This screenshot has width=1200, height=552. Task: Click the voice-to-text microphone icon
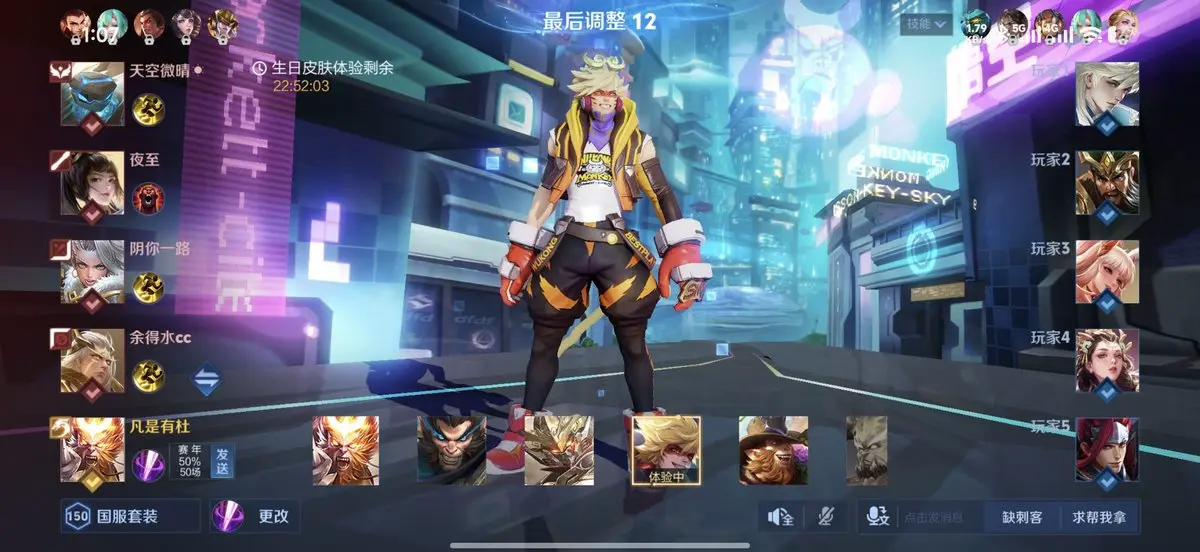(x=877, y=516)
